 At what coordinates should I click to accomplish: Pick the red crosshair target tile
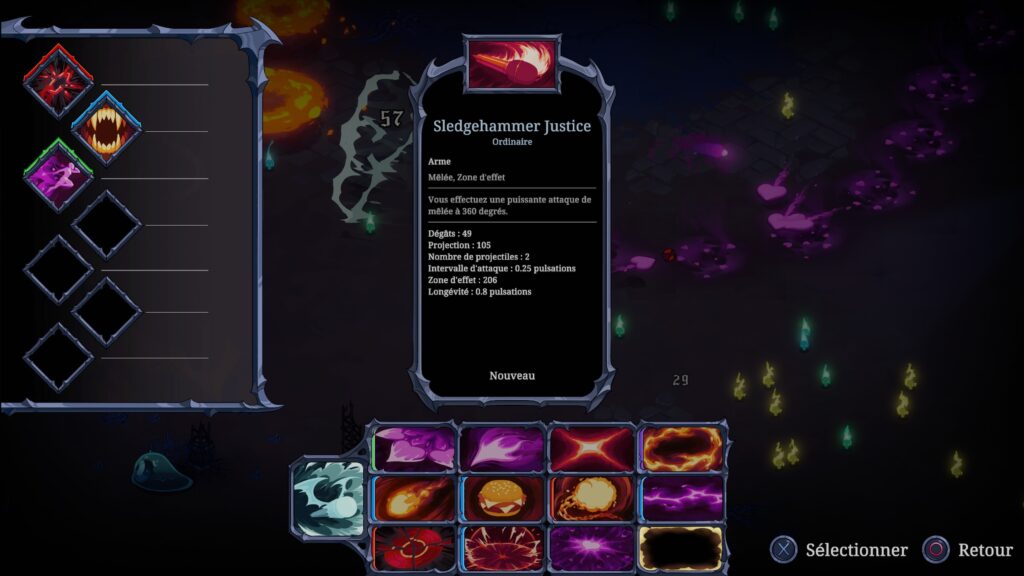coord(414,548)
